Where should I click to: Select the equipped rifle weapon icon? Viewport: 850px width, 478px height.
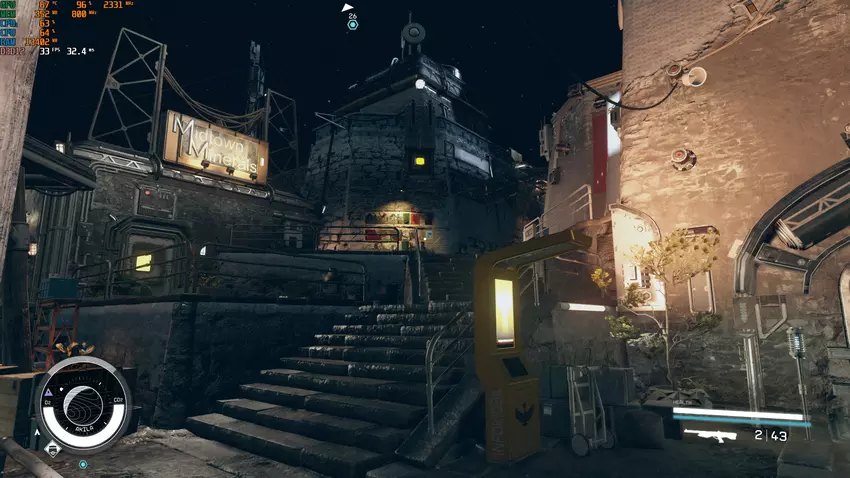[x=709, y=434]
